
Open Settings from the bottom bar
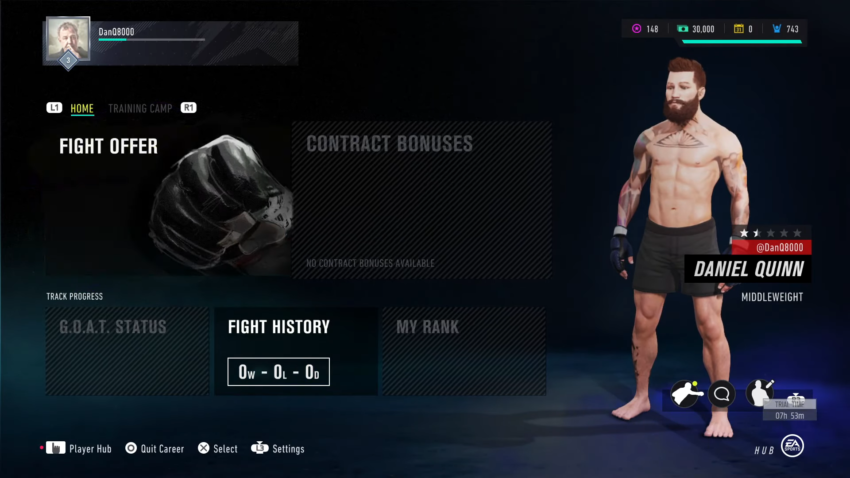(x=278, y=449)
